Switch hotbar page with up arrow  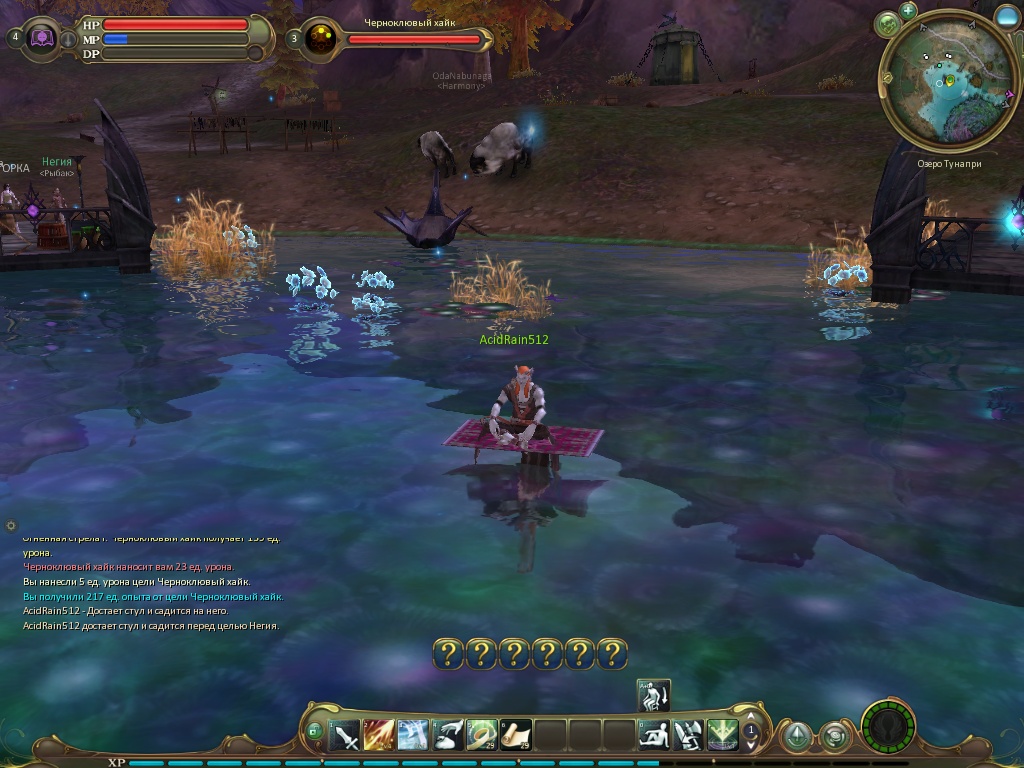point(751,722)
